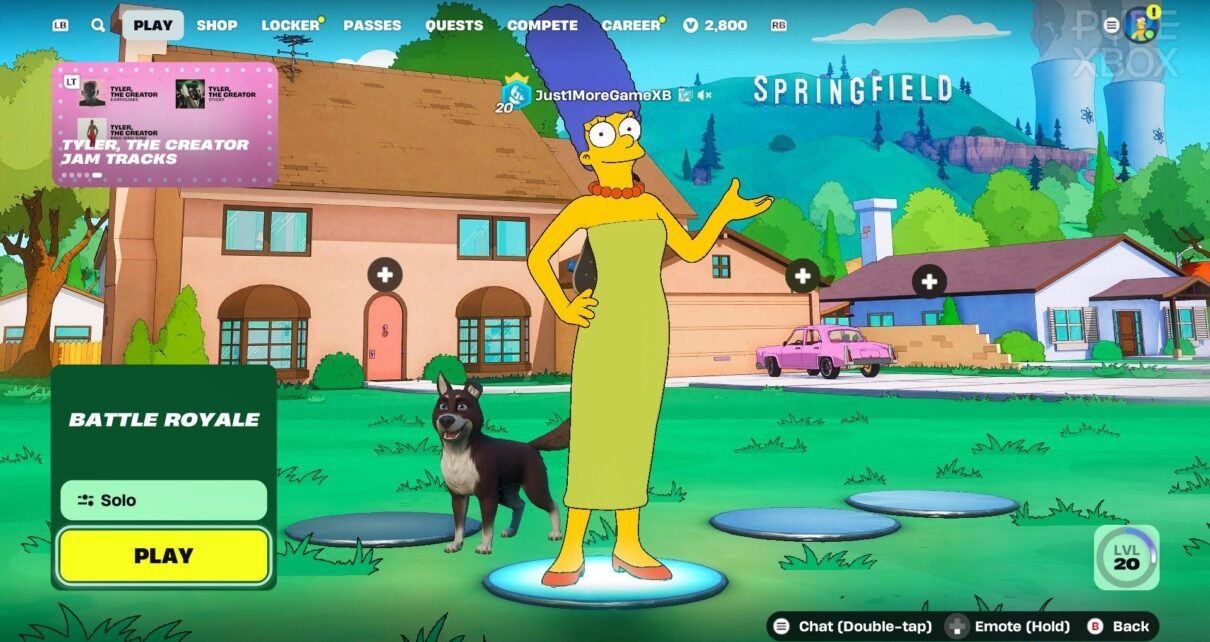
Task: Invite a player via plus icon by pink door
Action: pyautogui.click(x=384, y=274)
